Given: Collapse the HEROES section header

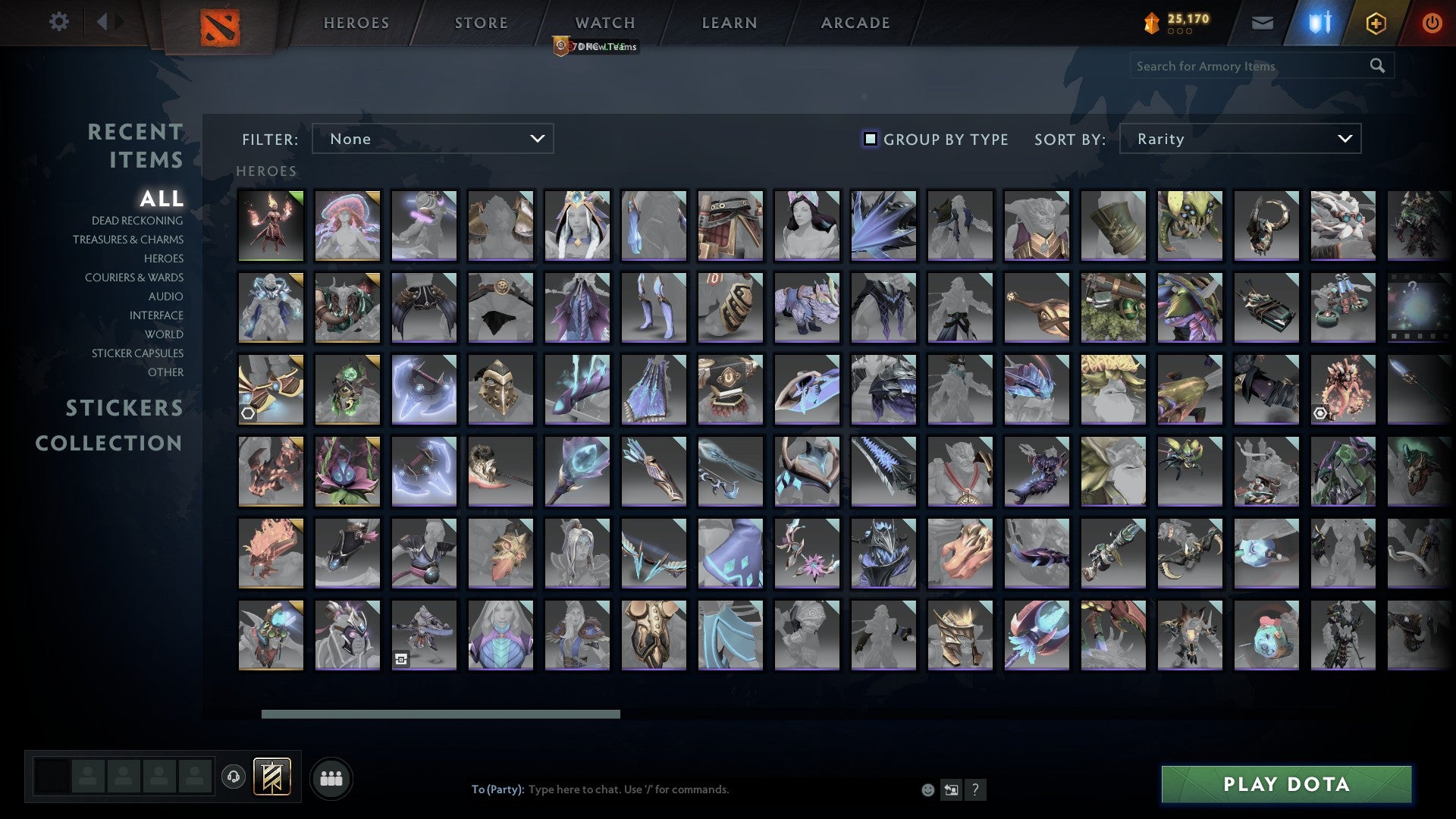Looking at the screenshot, I should pos(265,171).
